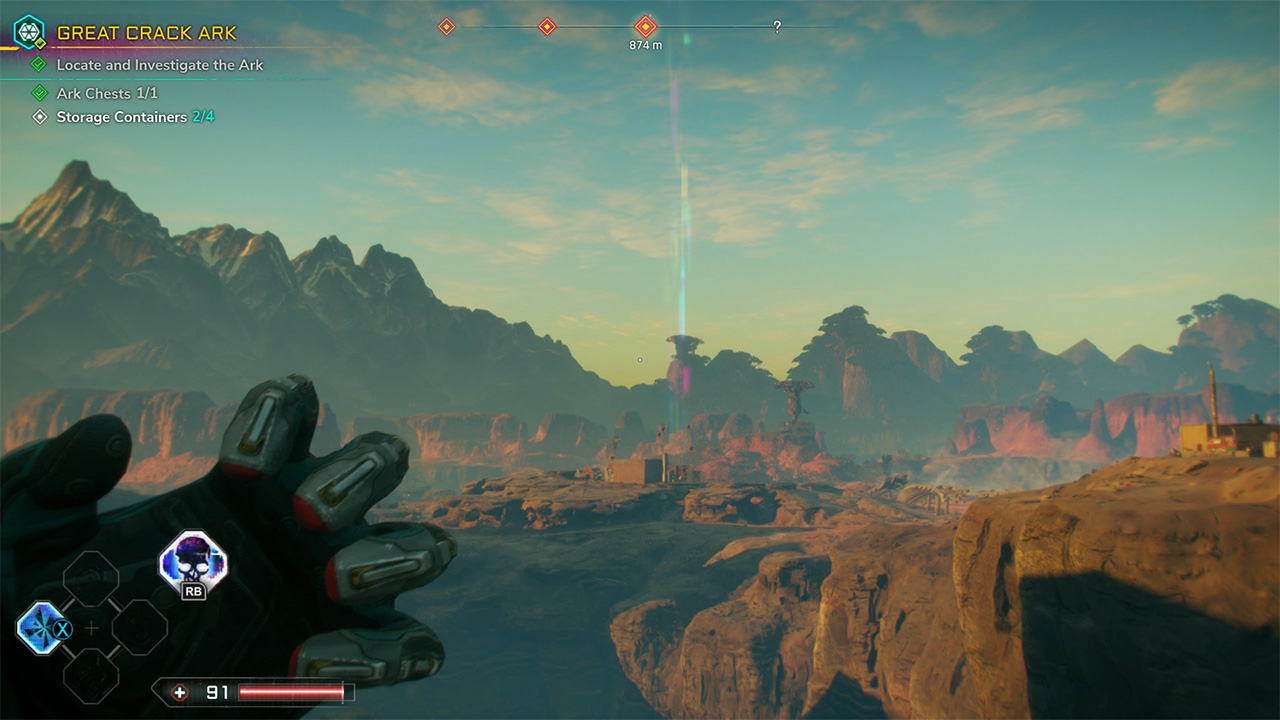Choose the Ark Chests objective row
This screenshot has width=1280, height=720.
tap(107, 93)
